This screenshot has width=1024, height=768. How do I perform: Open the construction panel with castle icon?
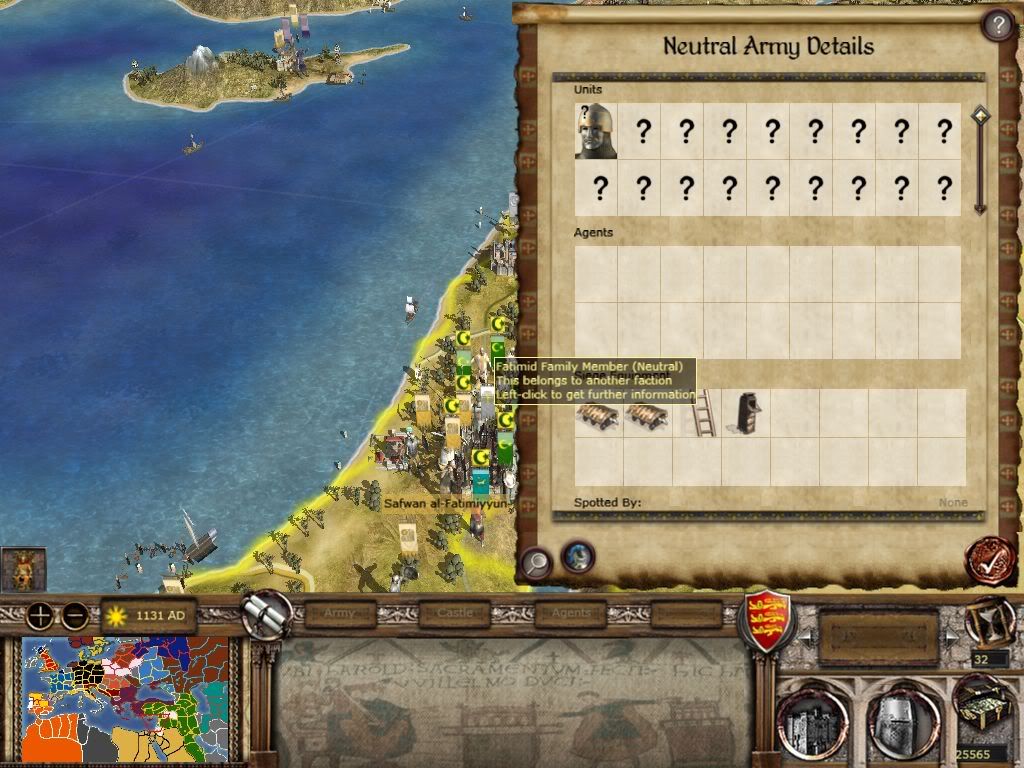pyautogui.click(x=812, y=721)
